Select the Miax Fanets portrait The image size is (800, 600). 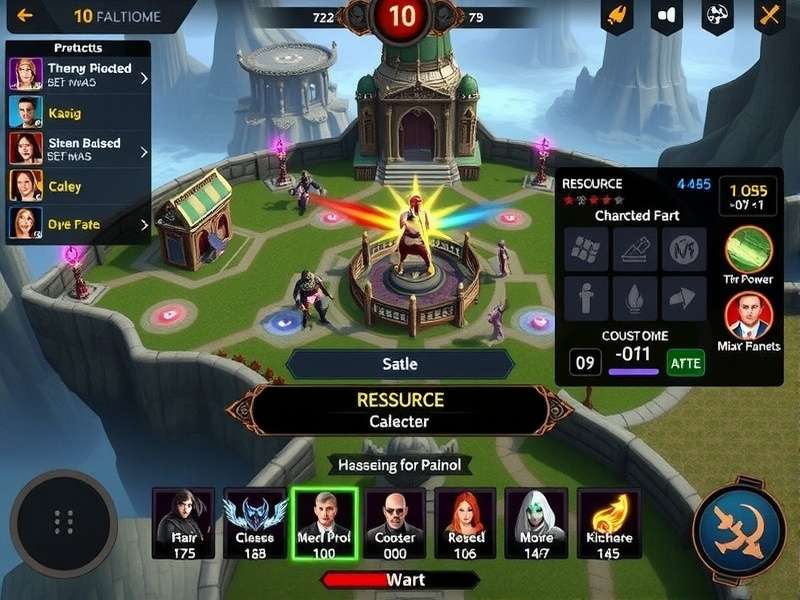coord(748,316)
